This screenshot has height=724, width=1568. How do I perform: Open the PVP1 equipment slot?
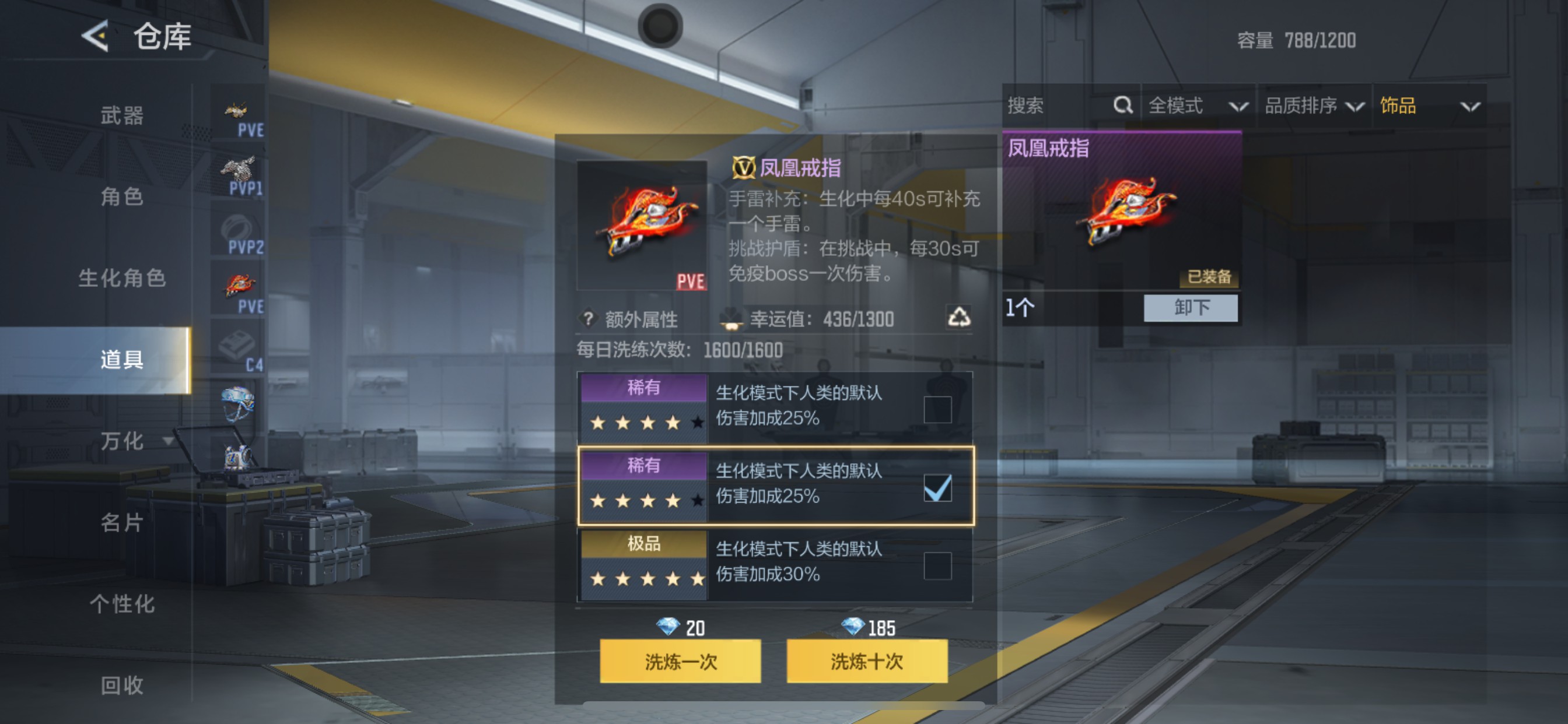pos(242,175)
